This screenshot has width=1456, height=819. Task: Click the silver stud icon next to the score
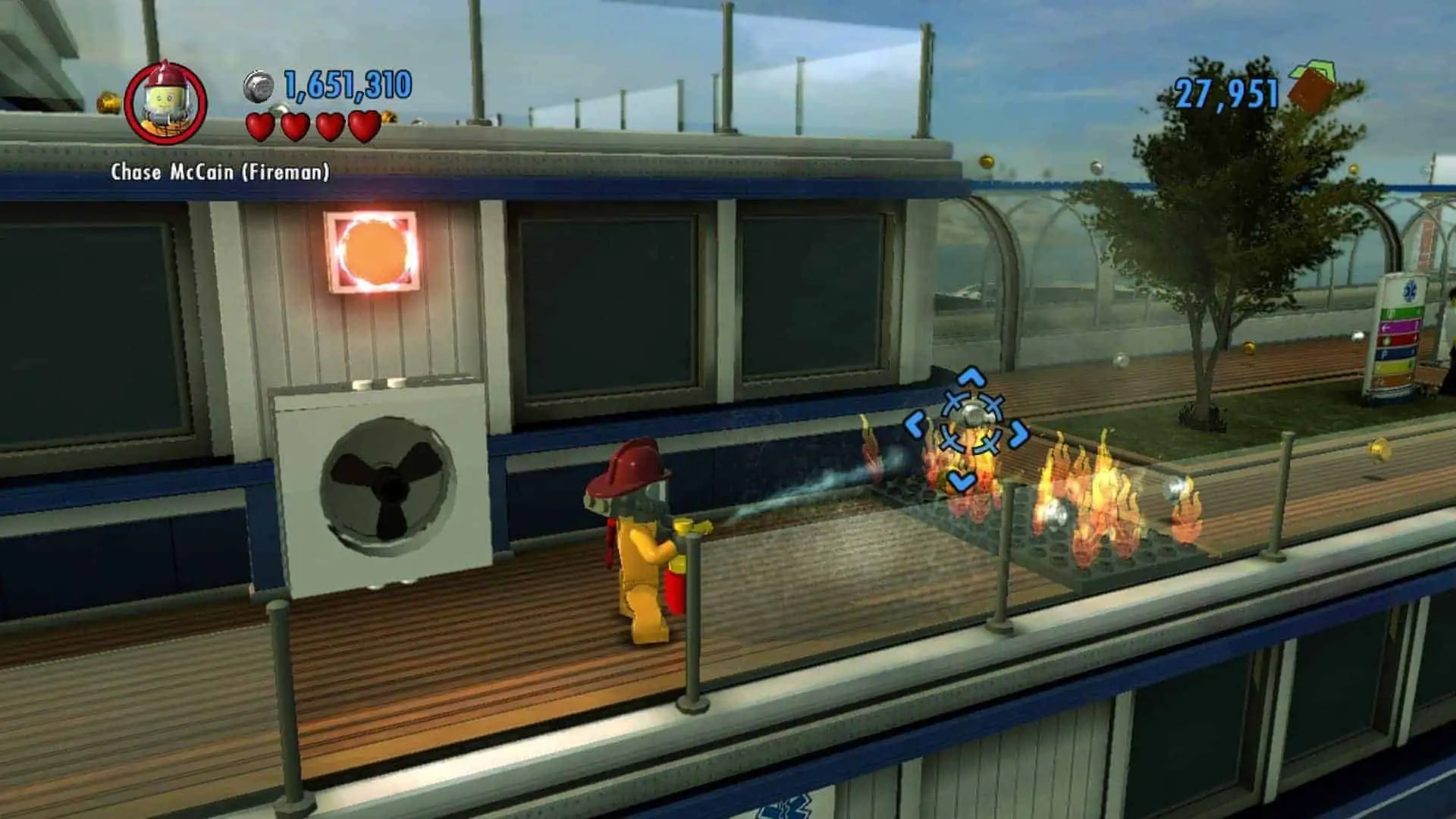(256, 87)
